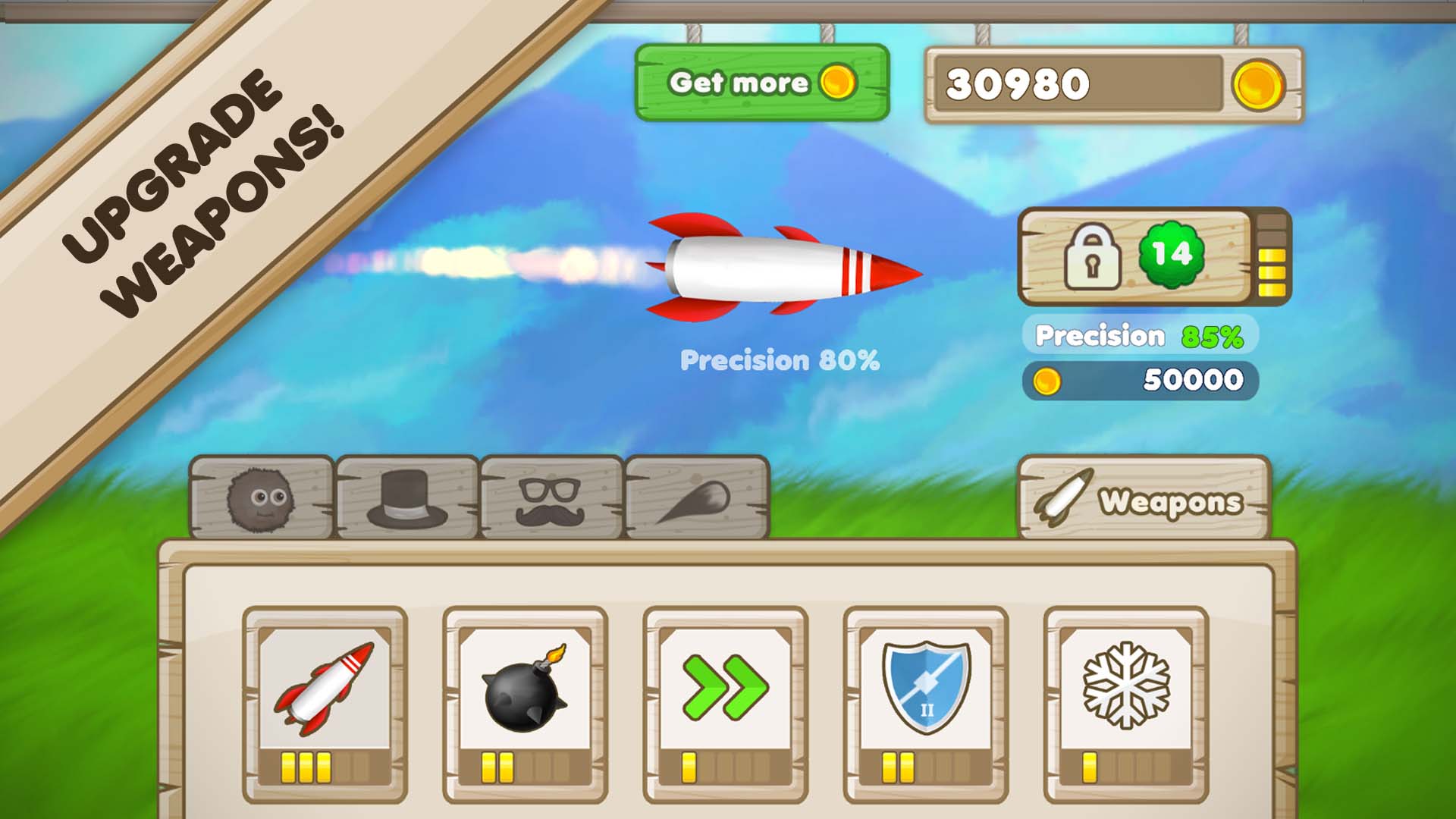Open the top hat tab
Image resolution: width=1456 pixels, height=819 pixels.
[407, 498]
